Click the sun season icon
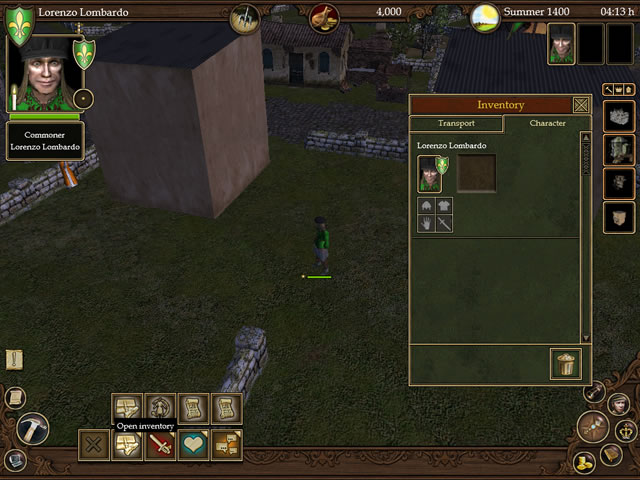Screen dimensions: 640x480 click(485, 16)
